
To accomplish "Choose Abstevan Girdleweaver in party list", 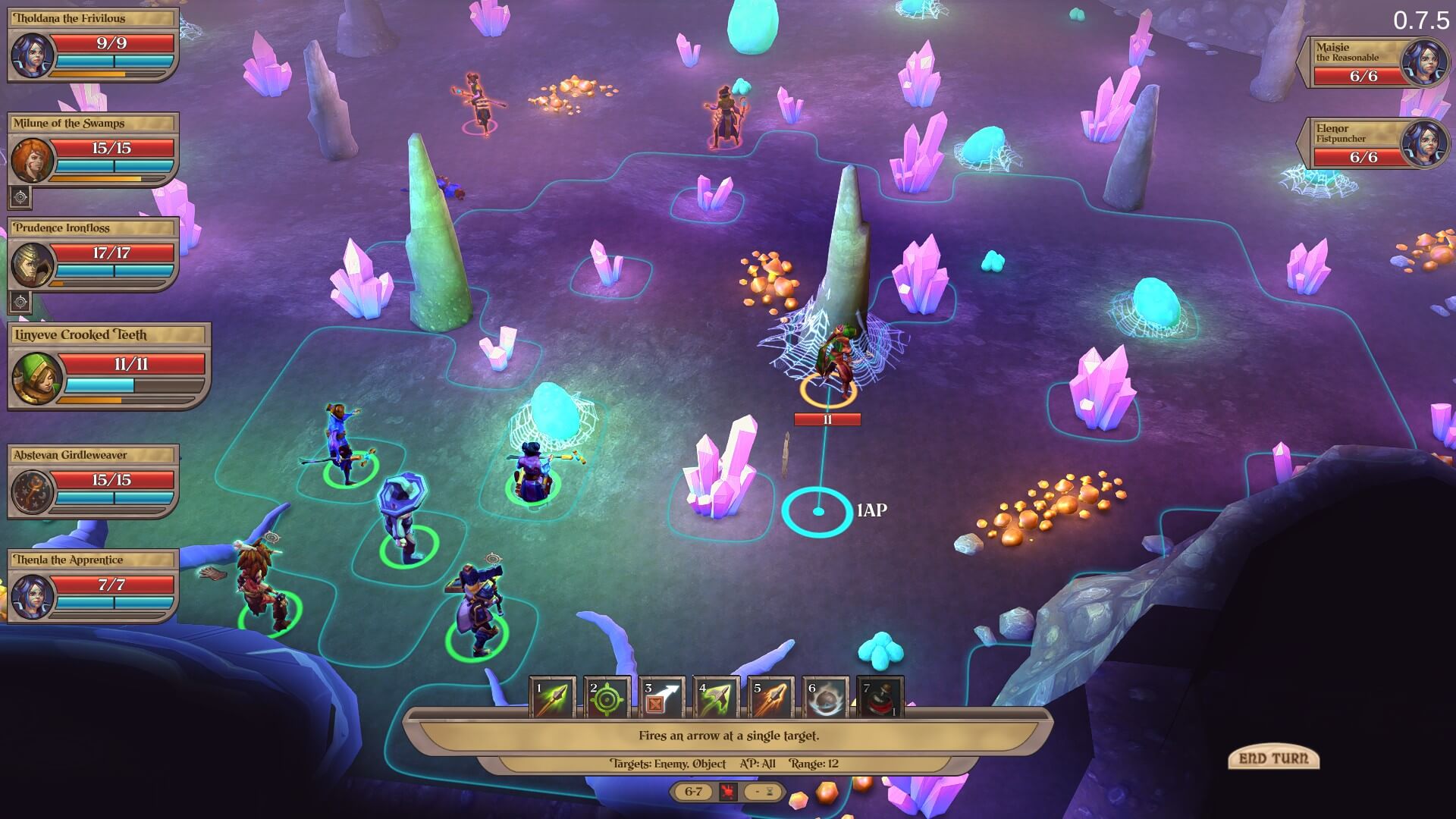I will 93,482.
